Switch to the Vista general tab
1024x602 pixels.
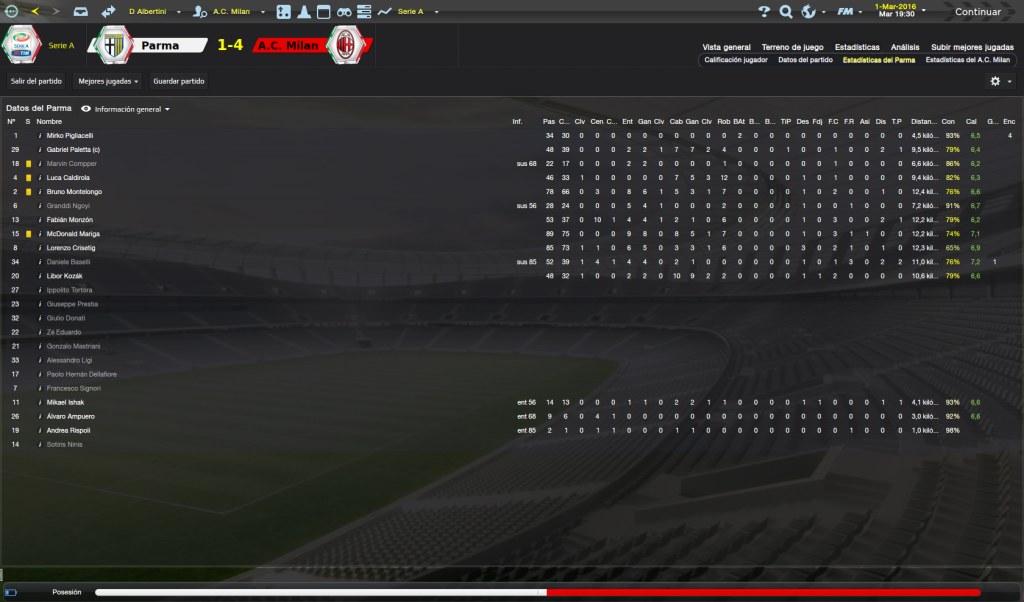[x=726, y=47]
